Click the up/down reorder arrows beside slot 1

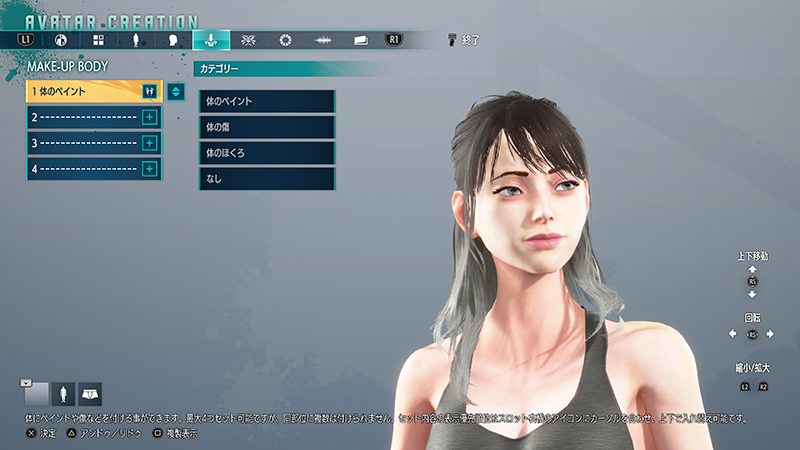(176, 92)
